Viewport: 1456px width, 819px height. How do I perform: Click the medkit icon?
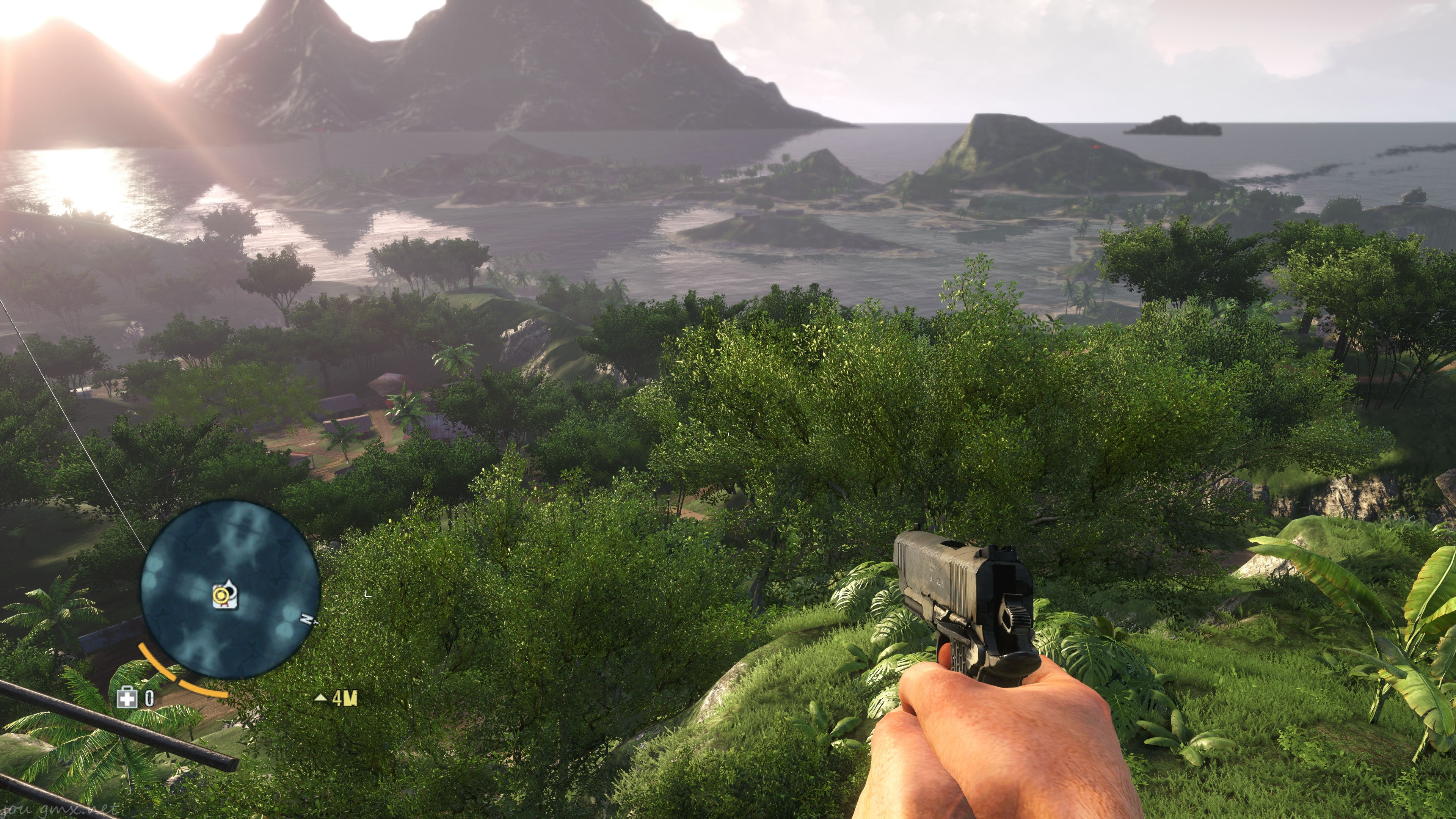pyautogui.click(x=127, y=698)
